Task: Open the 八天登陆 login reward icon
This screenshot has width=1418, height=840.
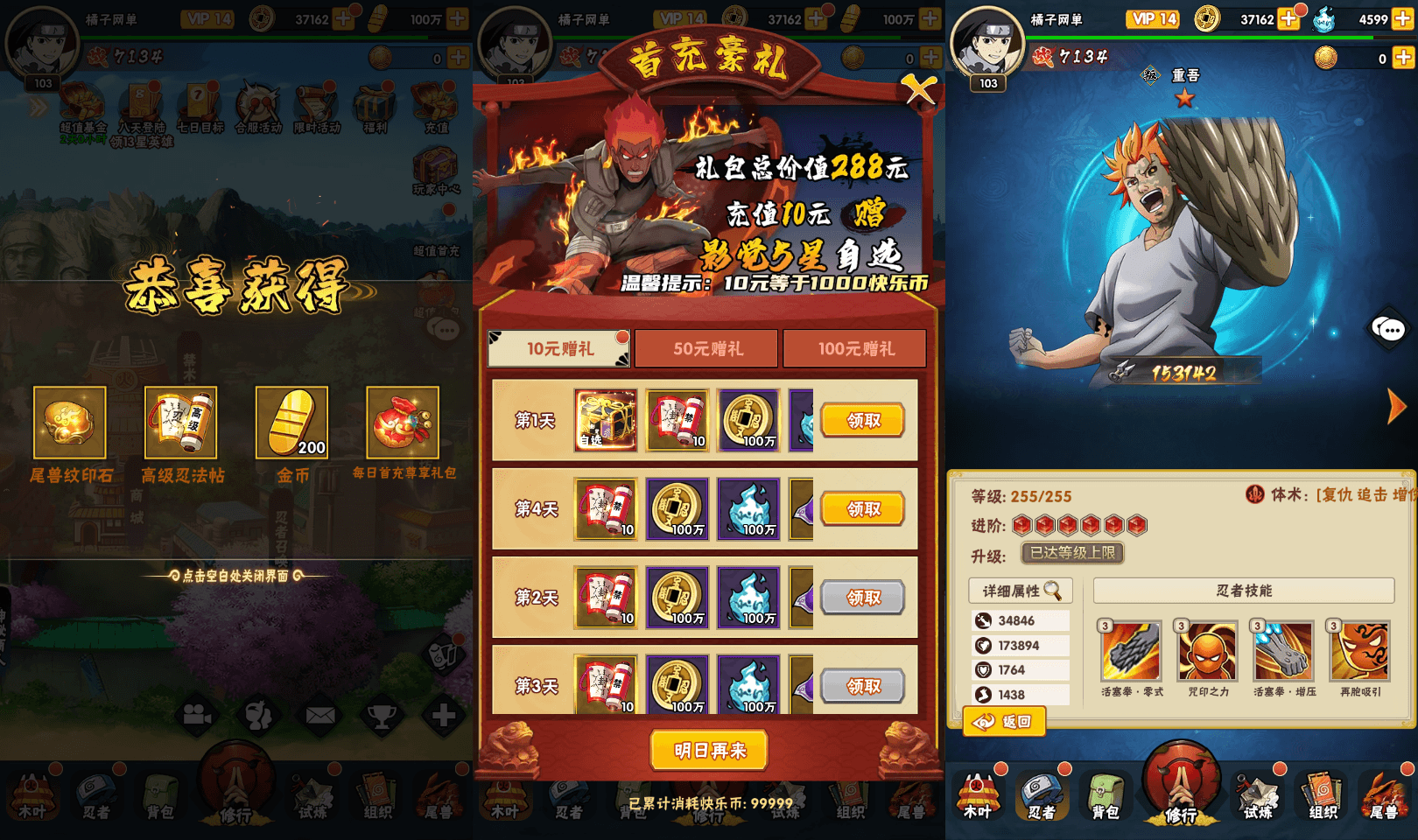Action: [x=140, y=103]
